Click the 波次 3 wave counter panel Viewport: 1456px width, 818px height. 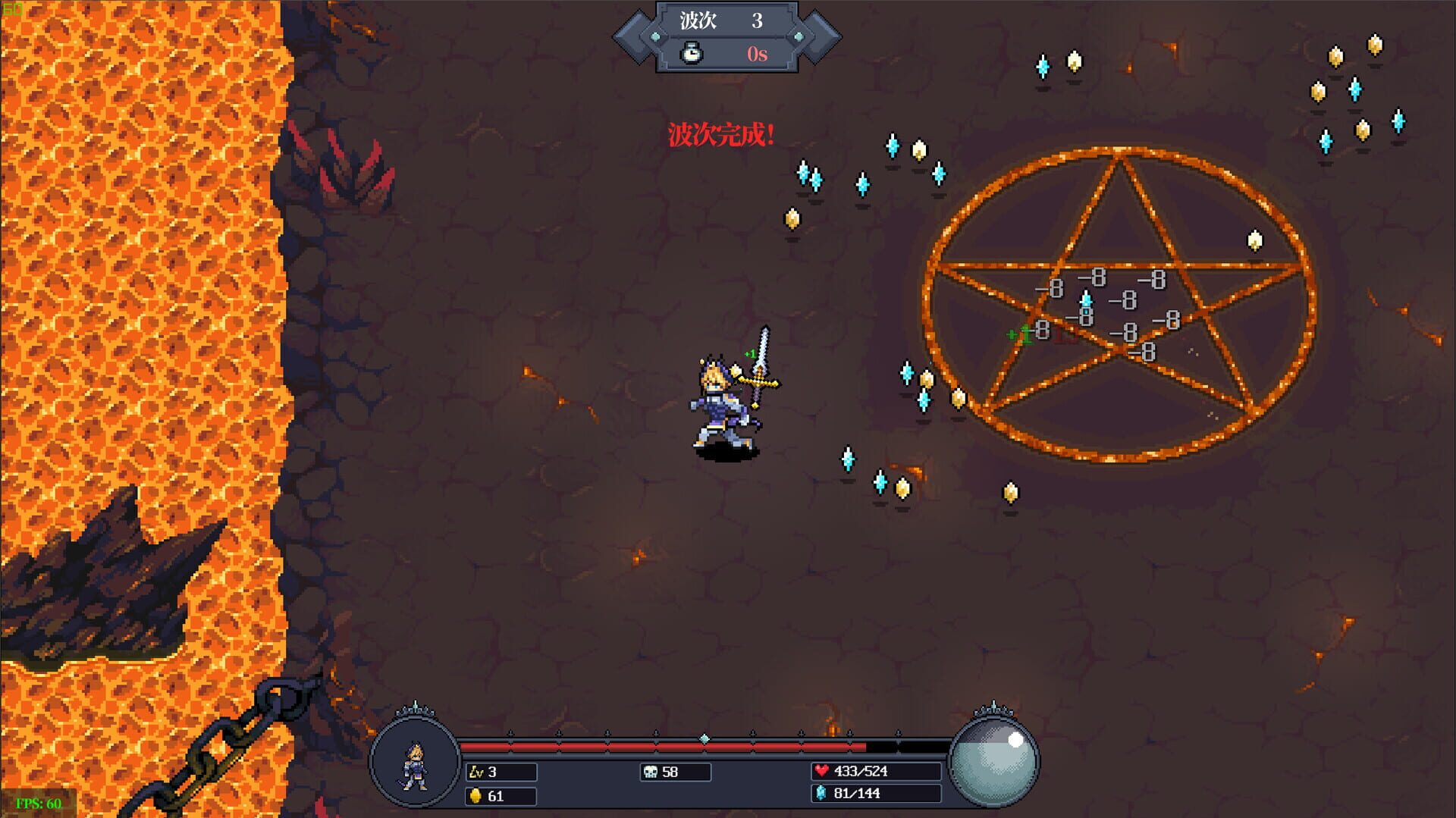tap(719, 22)
